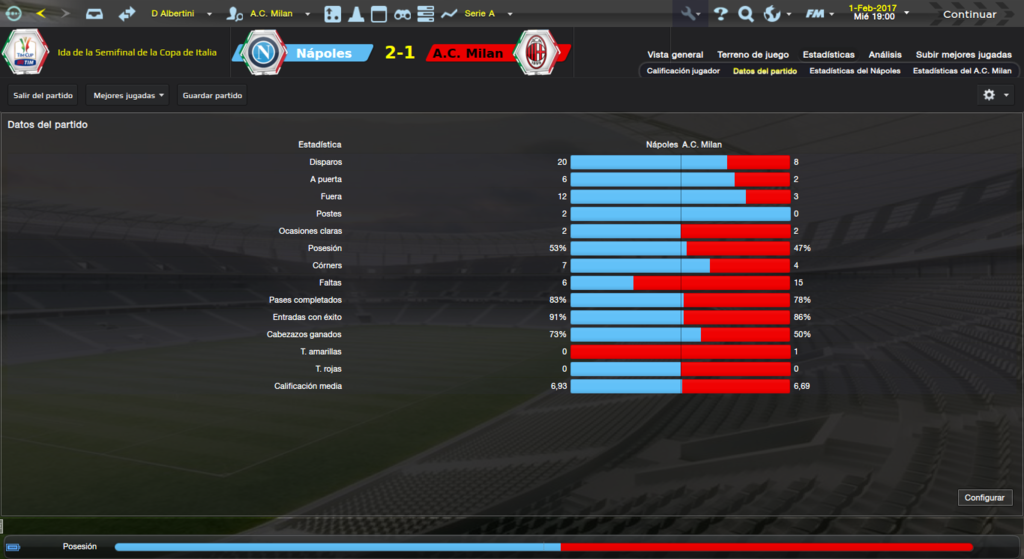Open the Terreno de juego tab

pos(753,54)
